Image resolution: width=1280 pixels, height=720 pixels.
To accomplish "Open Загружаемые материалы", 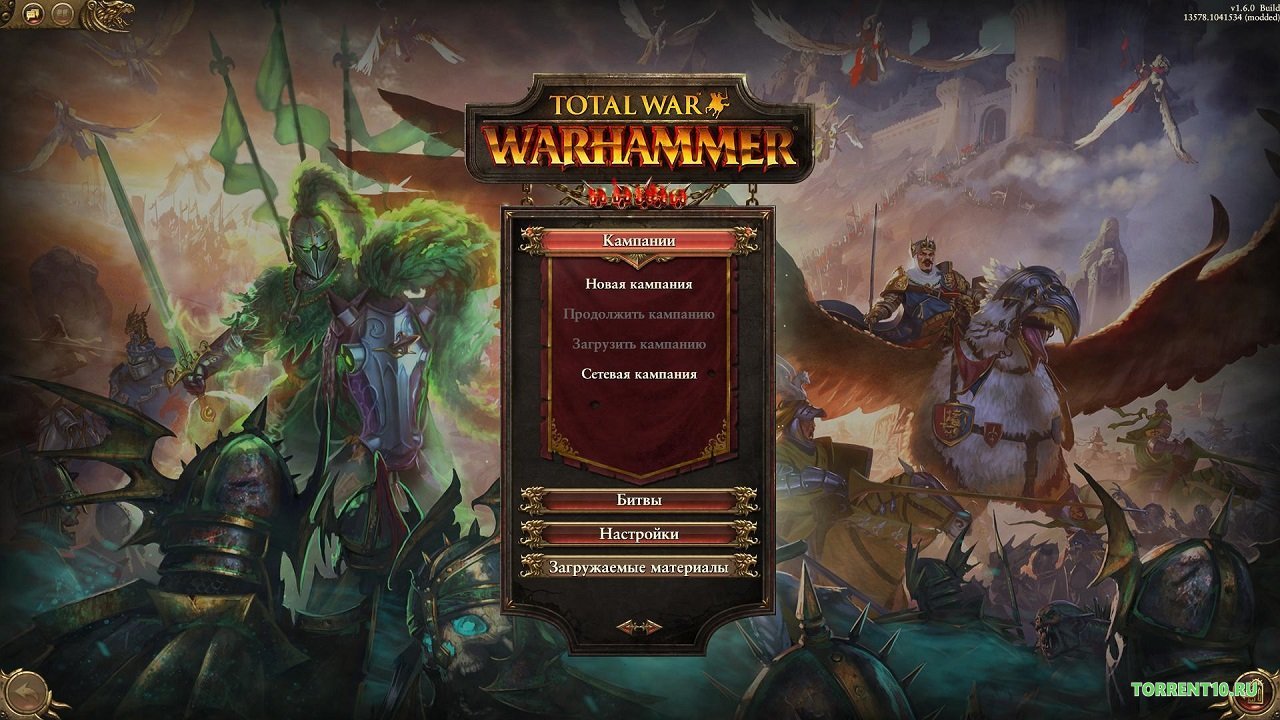I will (x=639, y=568).
